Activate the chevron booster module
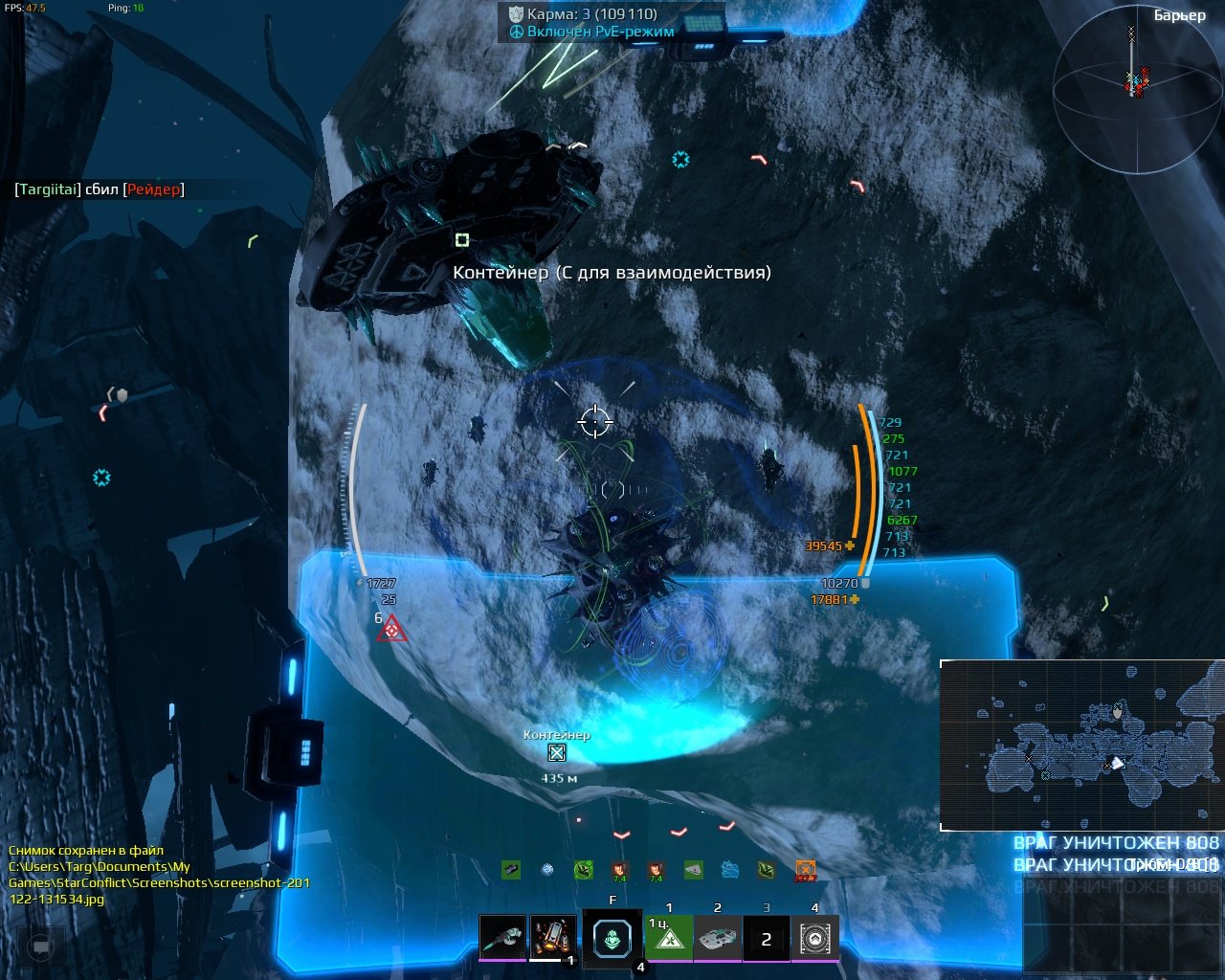The image size is (1225, 980). pyautogui.click(x=814, y=938)
